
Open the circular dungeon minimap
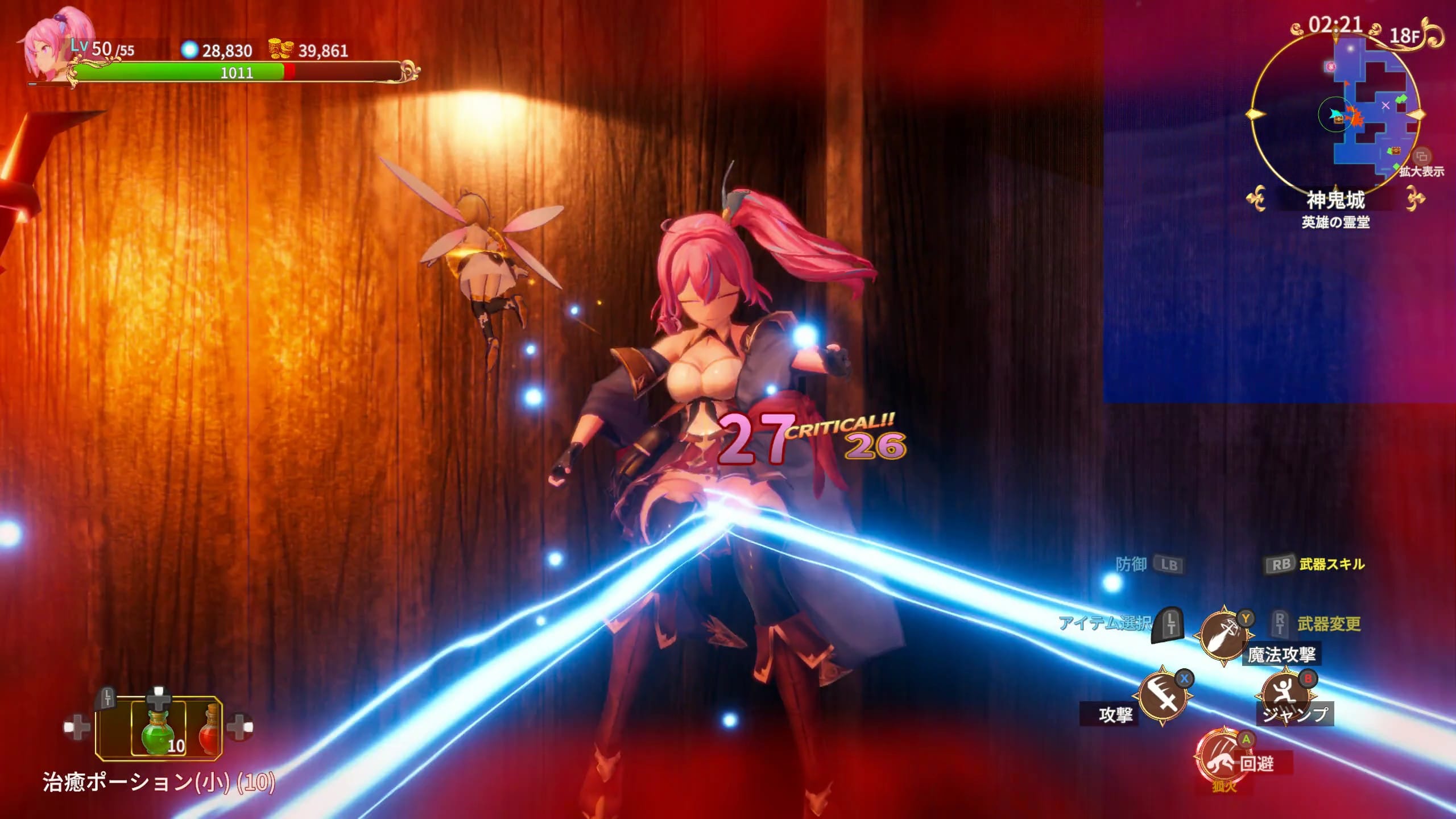coord(1334,113)
